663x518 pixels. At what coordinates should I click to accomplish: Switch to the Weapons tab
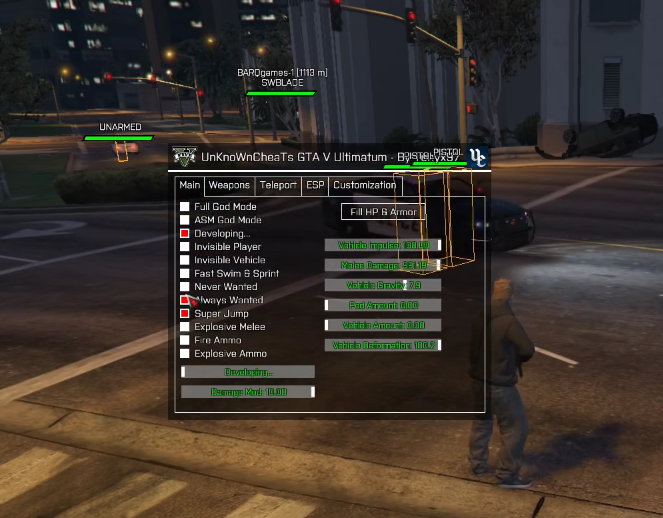pos(229,185)
